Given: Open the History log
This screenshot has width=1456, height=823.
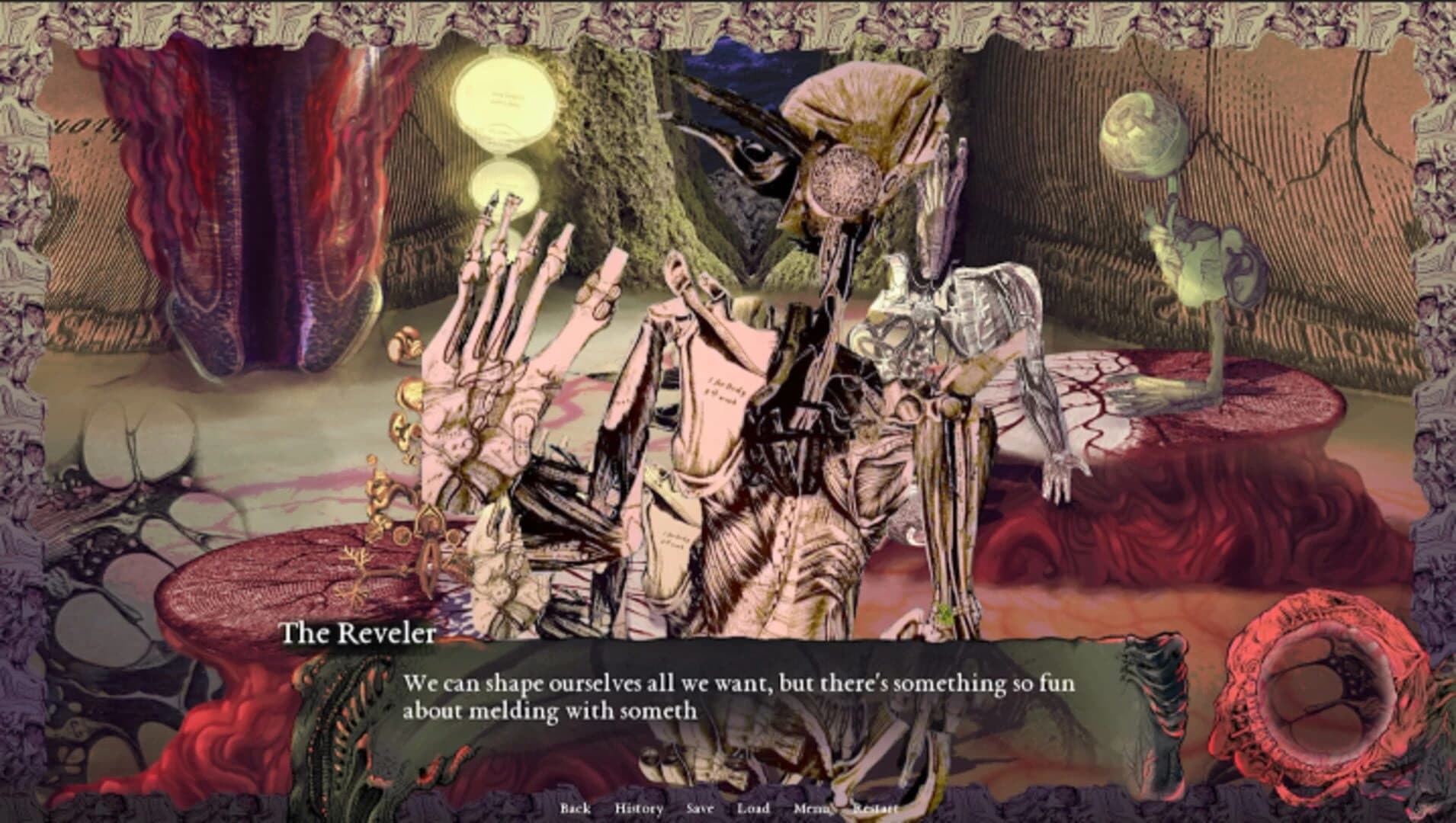Looking at the screenshot, I should 639,809.
